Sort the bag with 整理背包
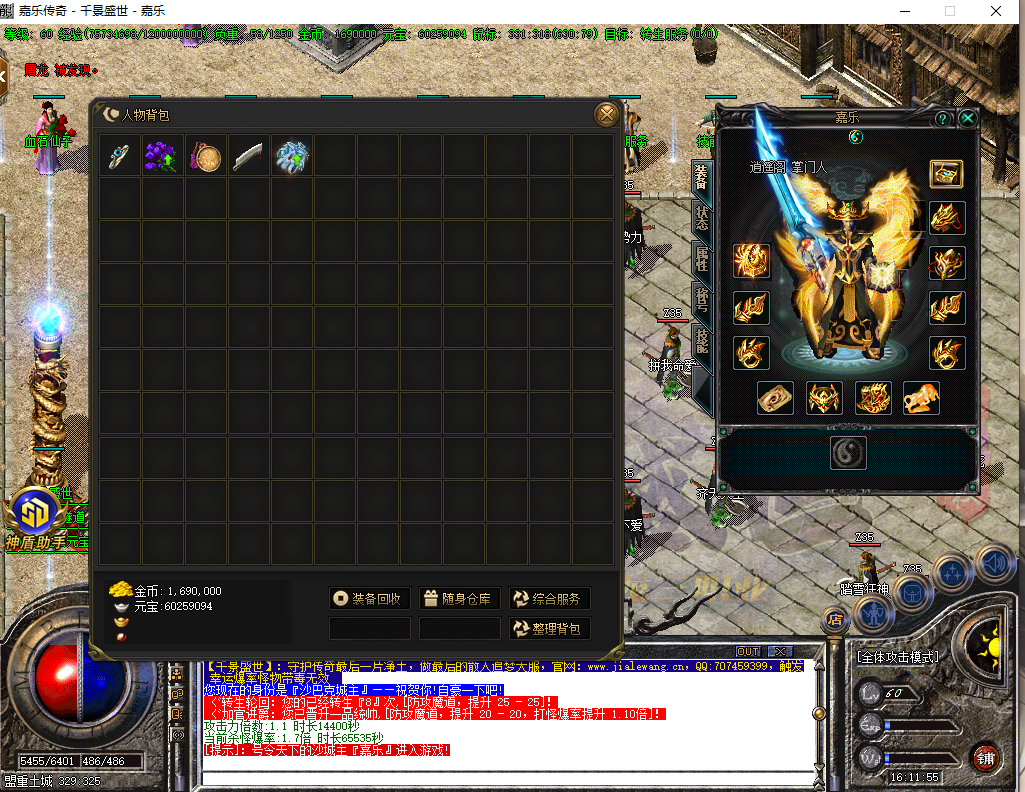The width and height of the screenshot is (1025, 792). [548, 628]
